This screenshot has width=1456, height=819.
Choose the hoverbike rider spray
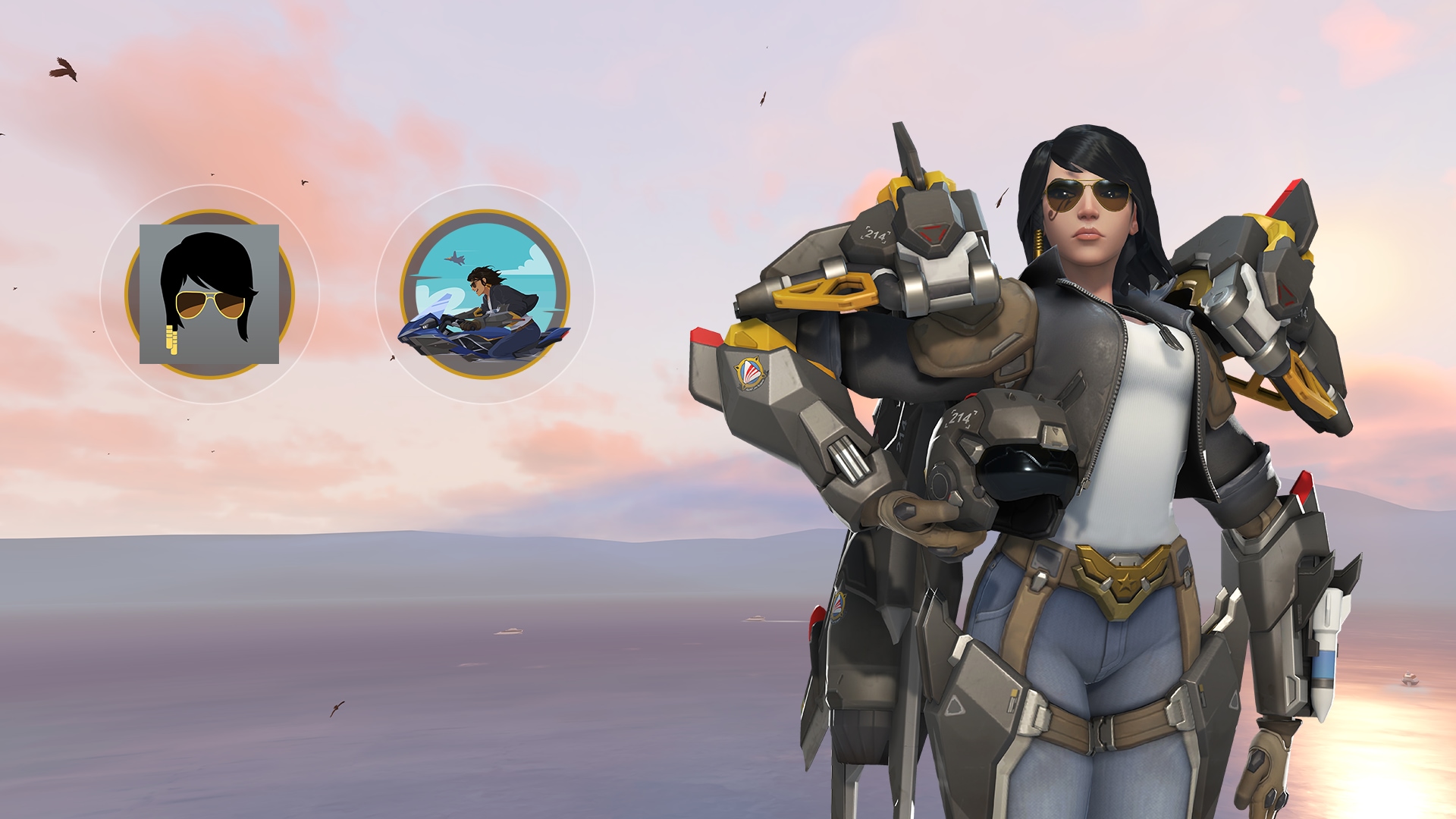click(485, 294)
